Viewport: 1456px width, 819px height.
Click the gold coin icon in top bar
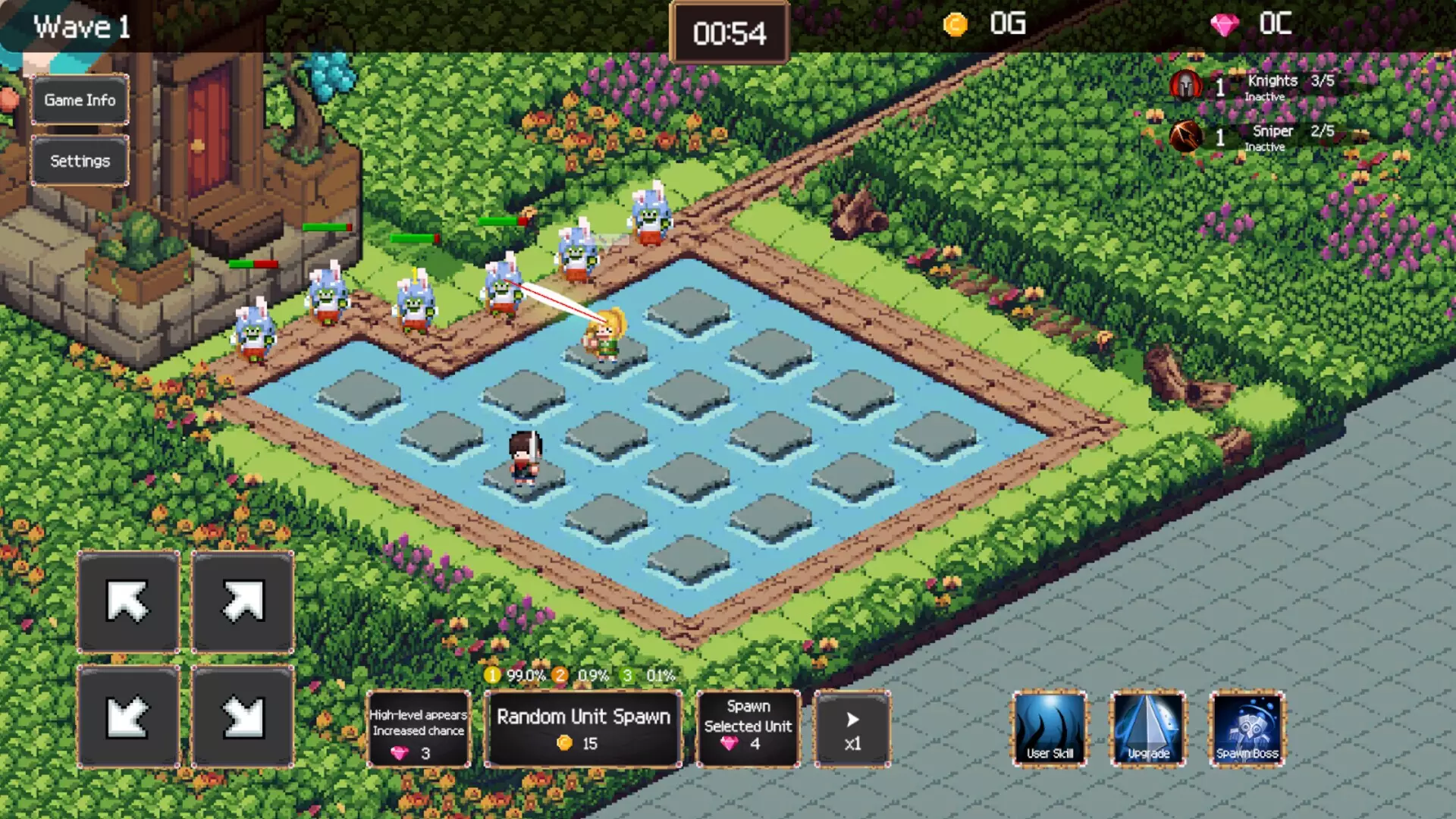(954, 24)
